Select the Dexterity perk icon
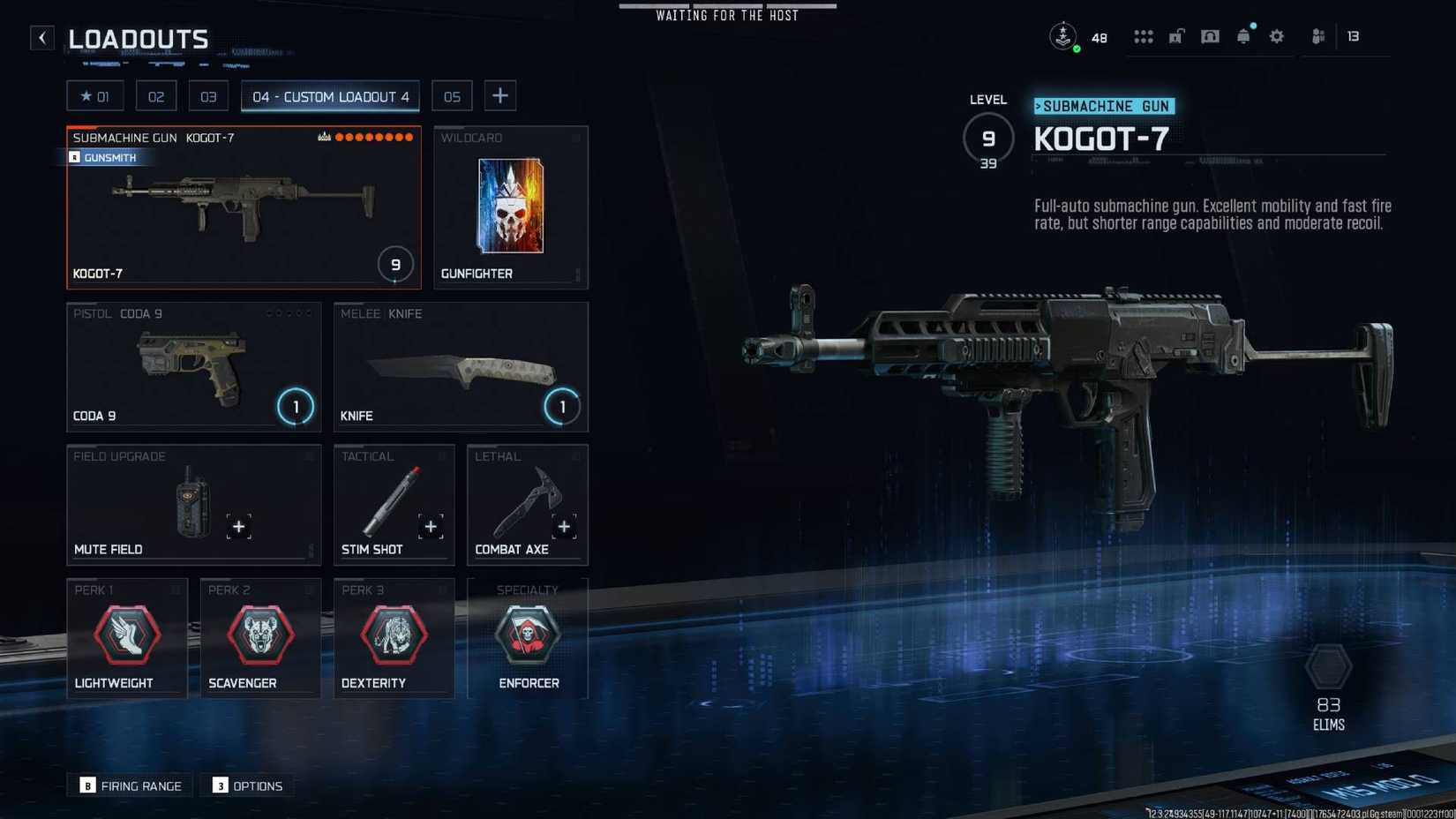The width and height of the screenshot is (1456, 819). pos(394,634)
